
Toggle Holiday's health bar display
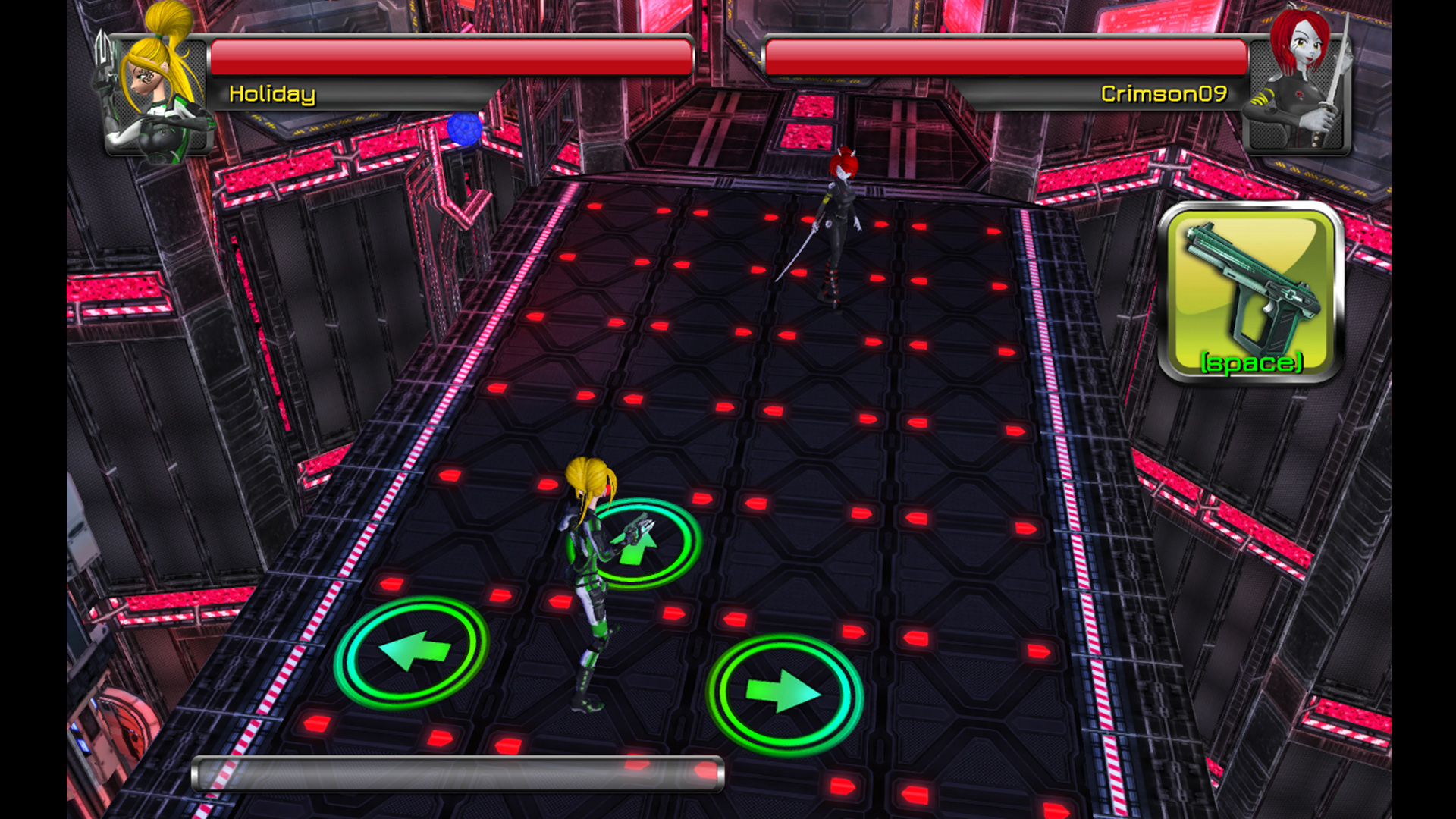coord(451,57)
